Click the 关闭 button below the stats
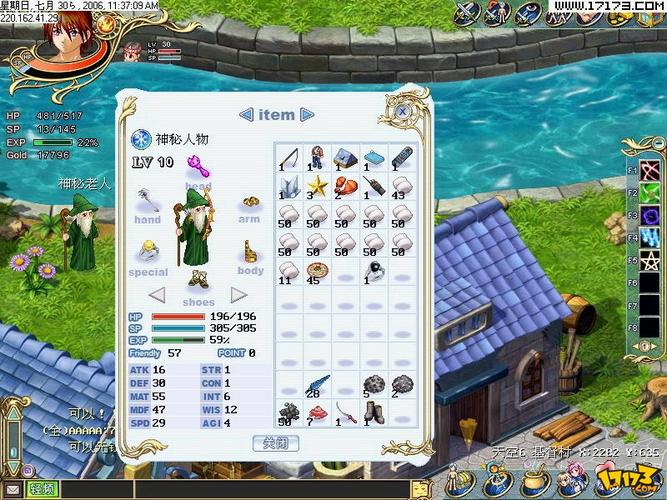This screenshot has width=667, height=500. point(275,442)
